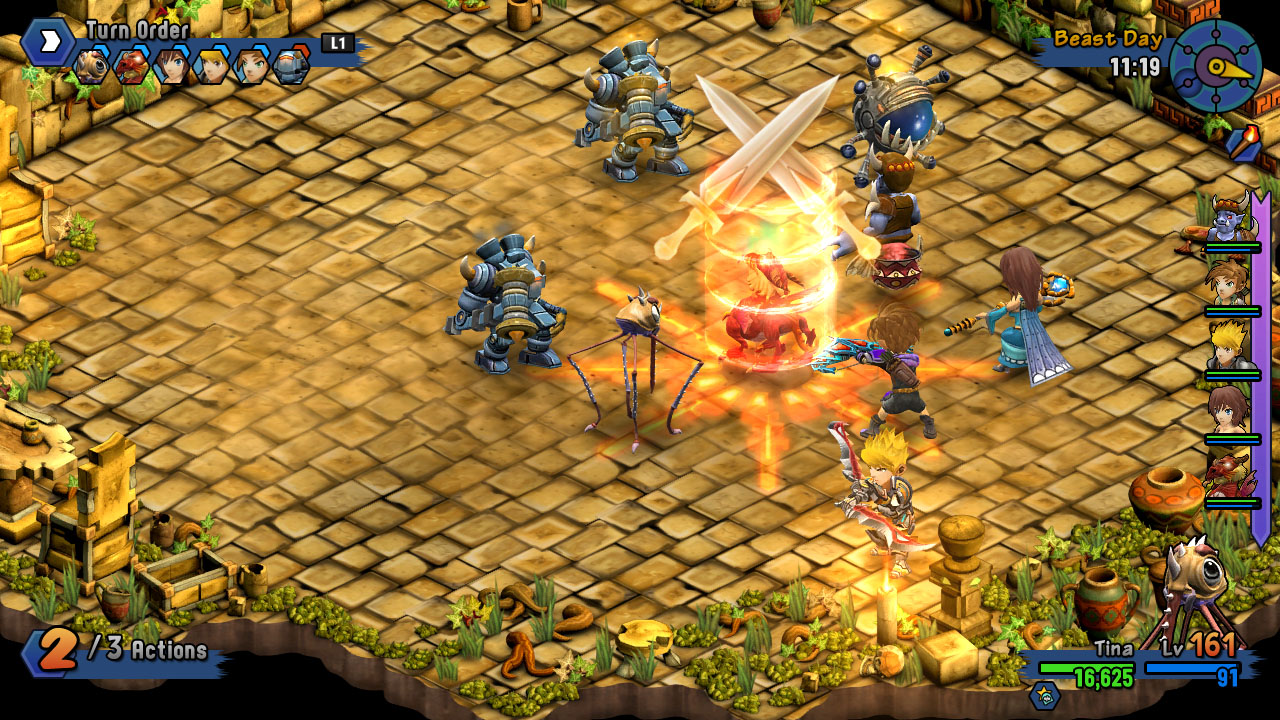
Task: Choose the blue-eyed brunette portrait in Turn Order
Action: point(171,66)
